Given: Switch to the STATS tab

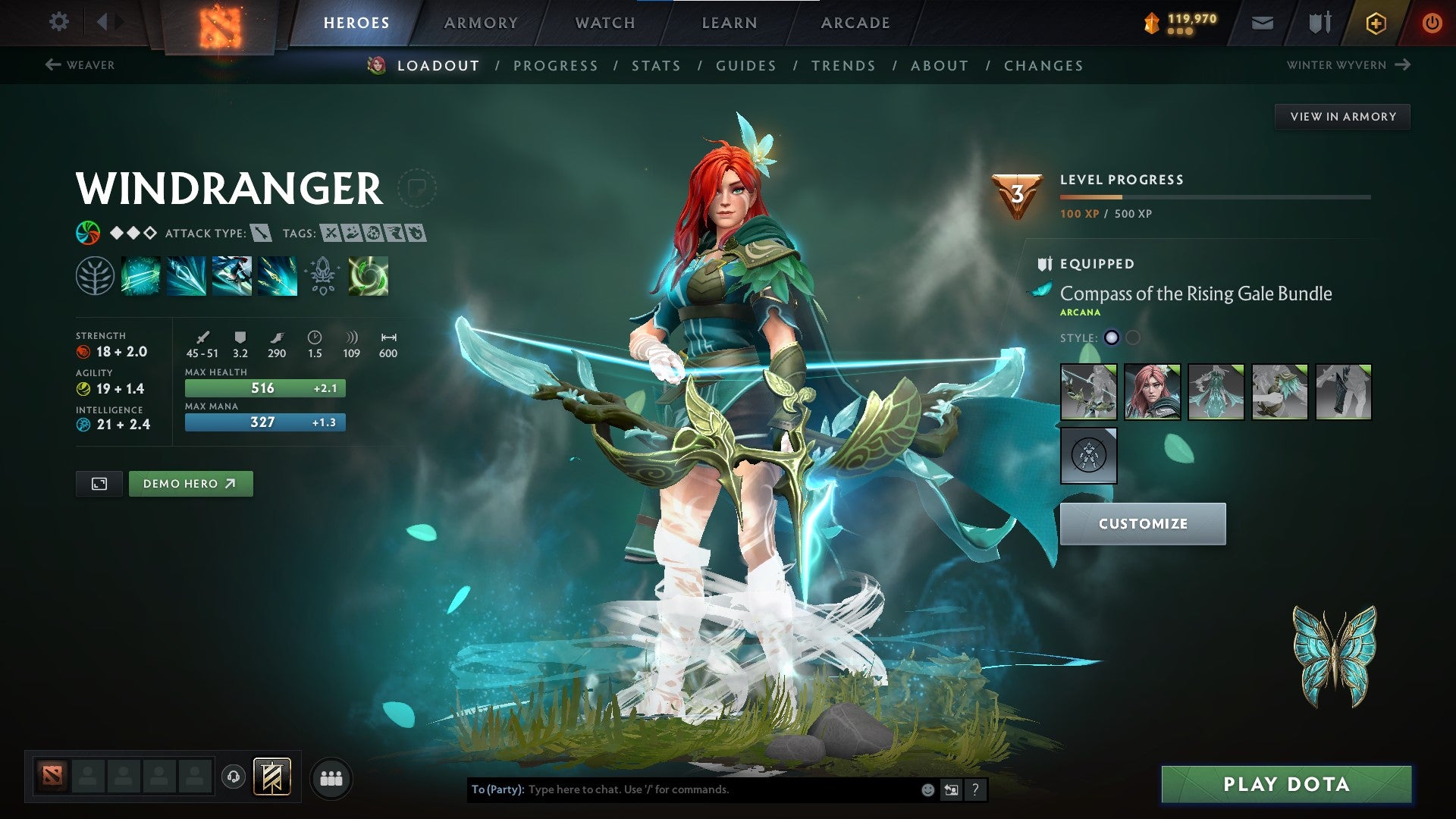Looking at the screenshot, I should click(656, 66).
